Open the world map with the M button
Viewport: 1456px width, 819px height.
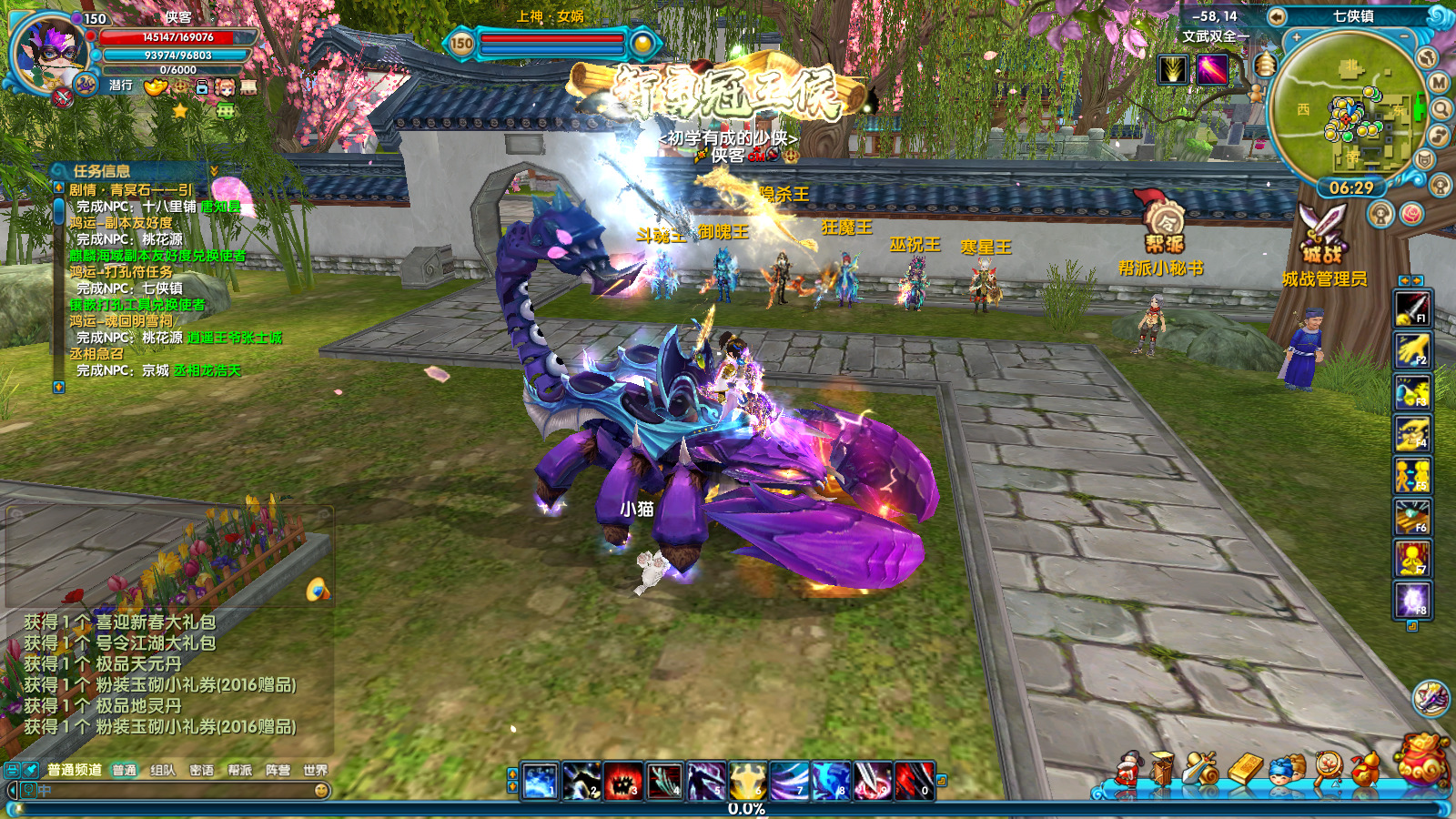click(1439, 83)
